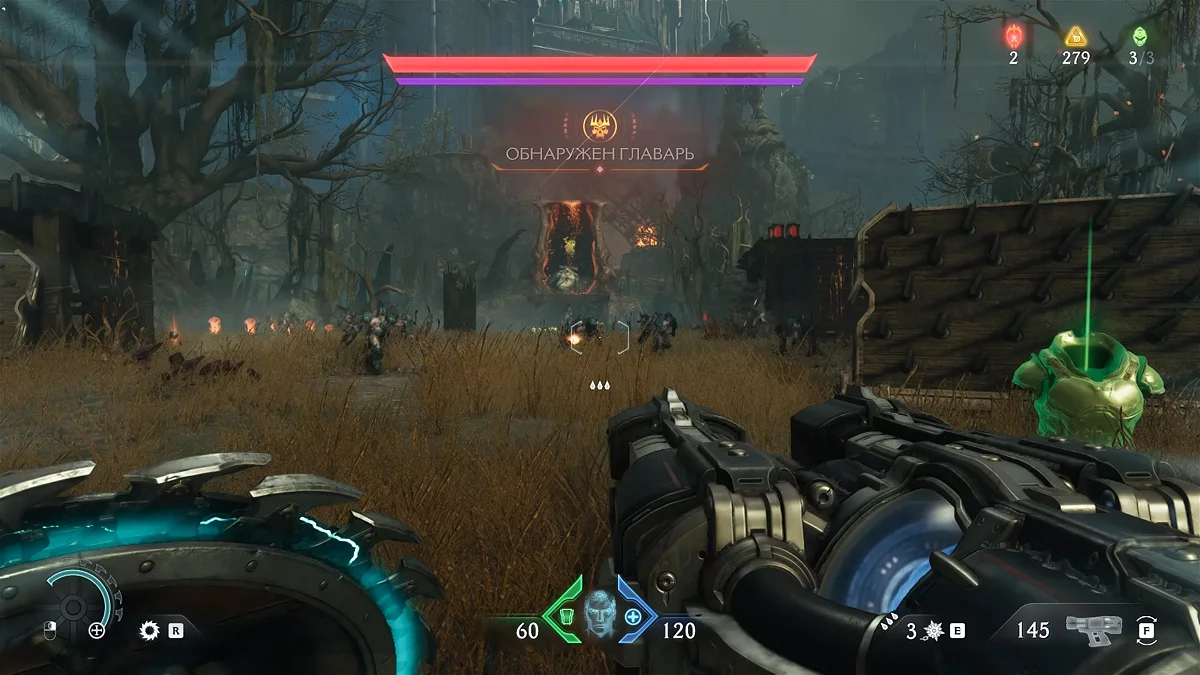Image resolution: width=1200 pixels, height=675 pixels.
Task: Click the gold triangle currency icon
Action: click(1075, 36)
